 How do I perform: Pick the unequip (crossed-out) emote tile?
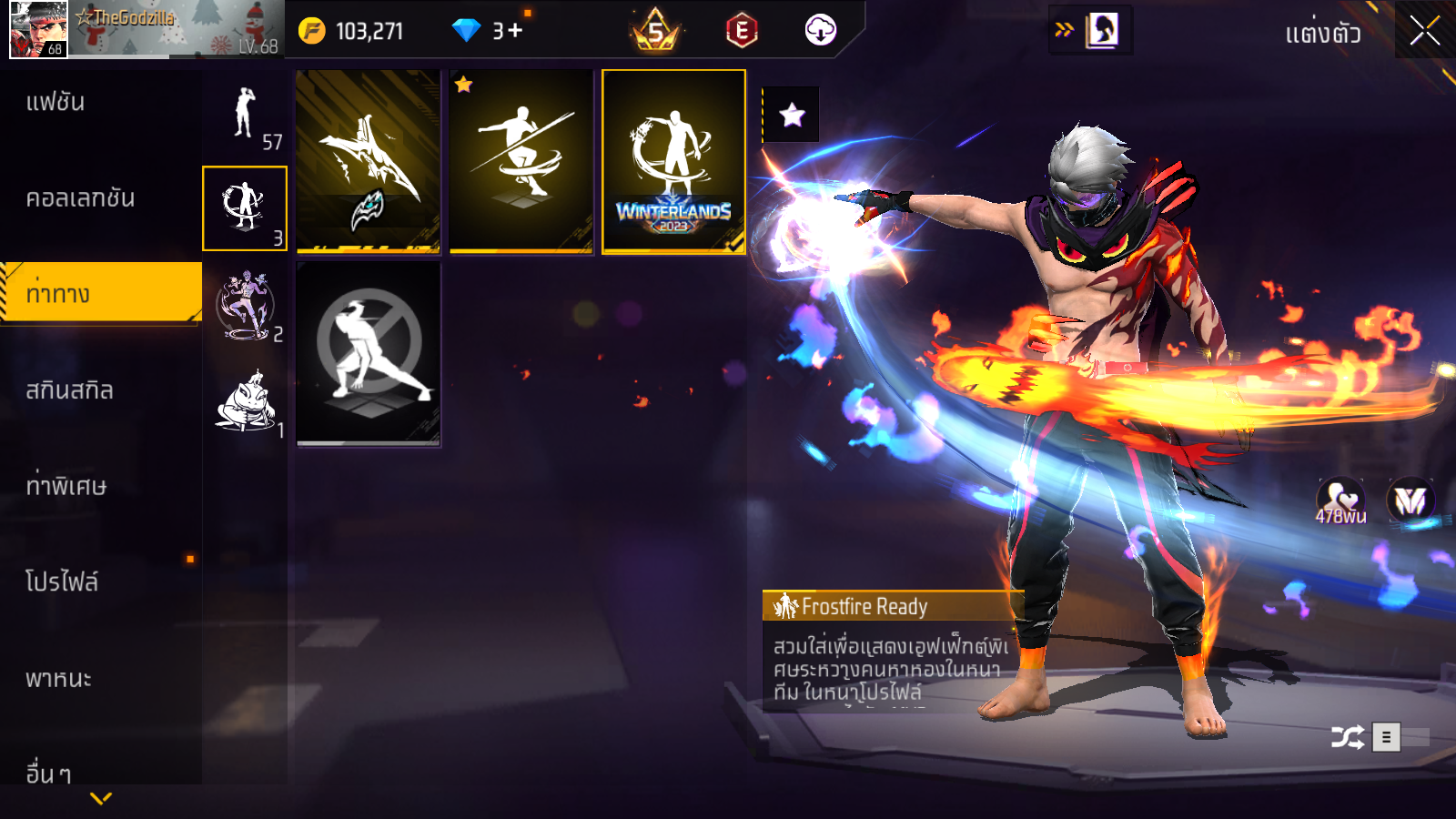369,354
